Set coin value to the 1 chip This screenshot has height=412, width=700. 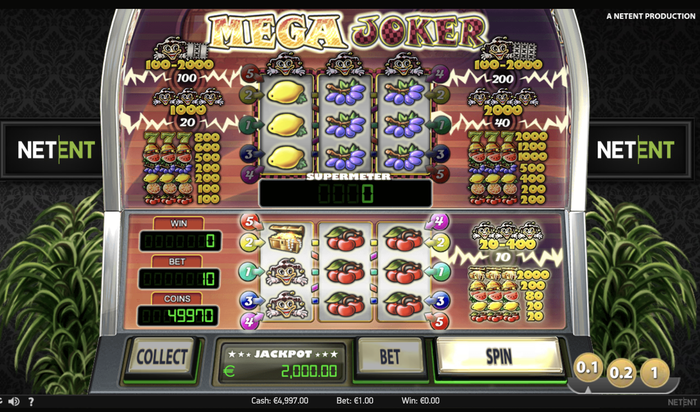point(654,369)
